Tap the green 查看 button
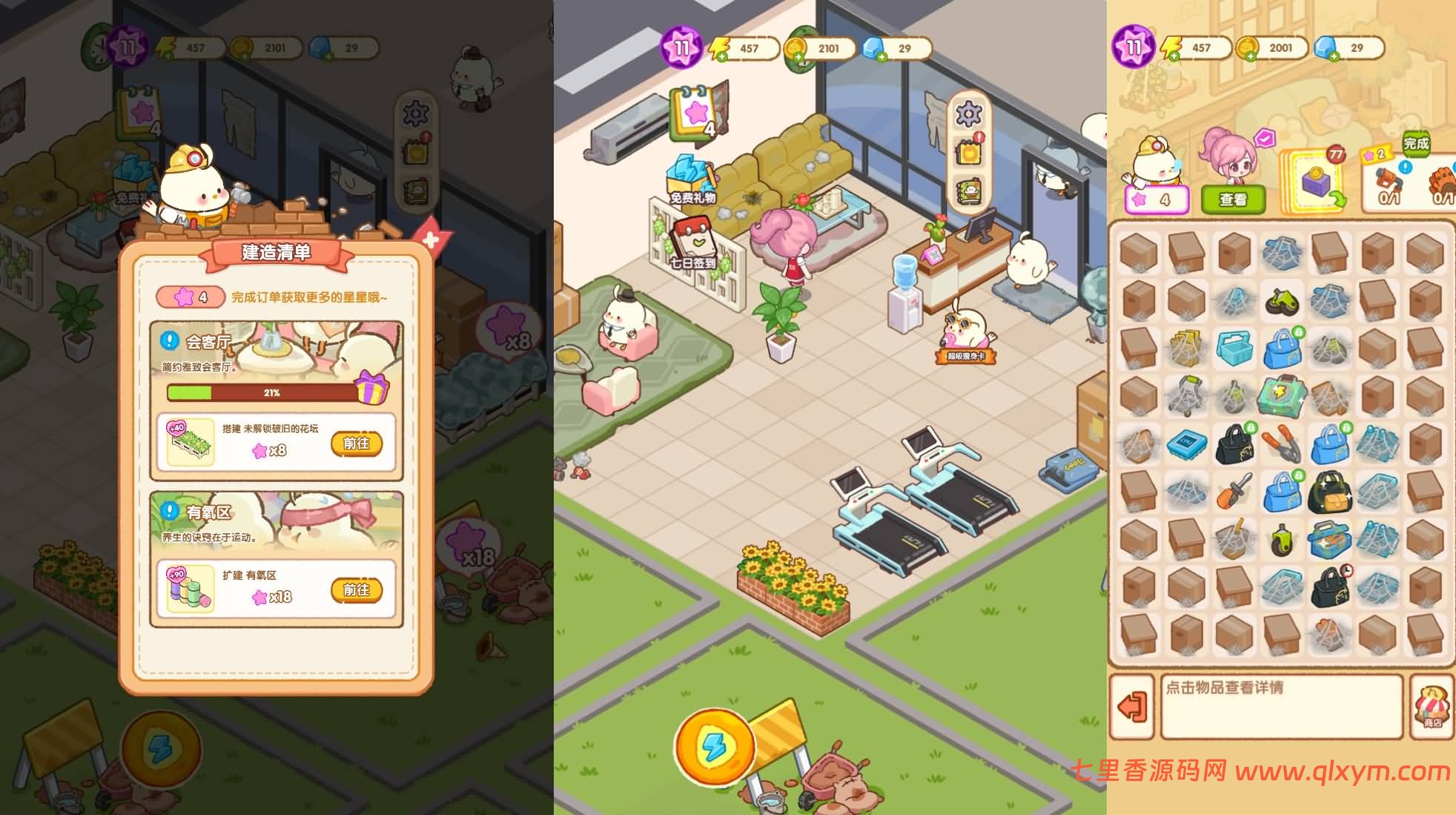The height and width of the screenshot is (815, 1456). 1232,199
